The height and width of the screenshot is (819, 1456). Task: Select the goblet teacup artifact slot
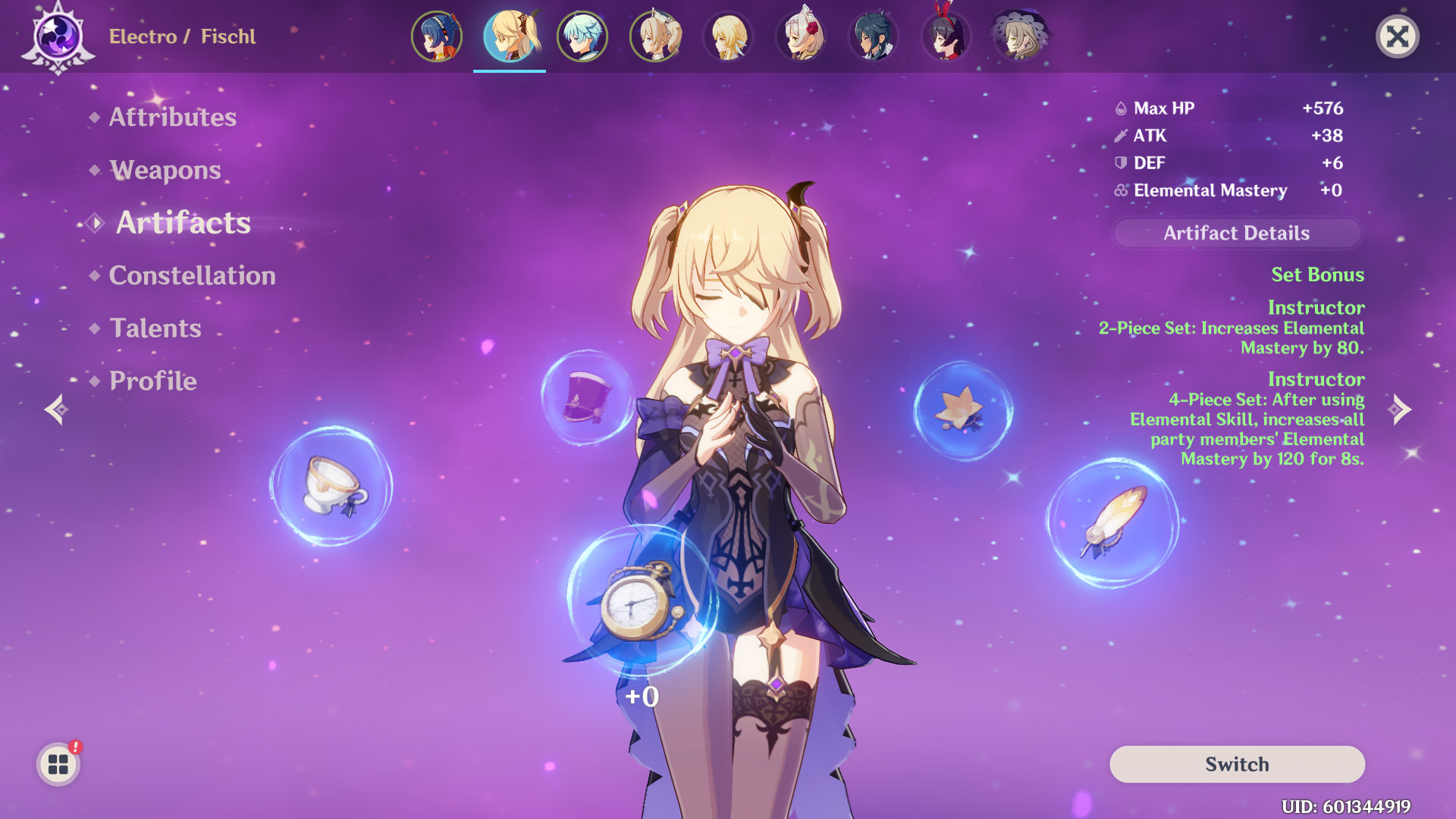tap(331, 486)
